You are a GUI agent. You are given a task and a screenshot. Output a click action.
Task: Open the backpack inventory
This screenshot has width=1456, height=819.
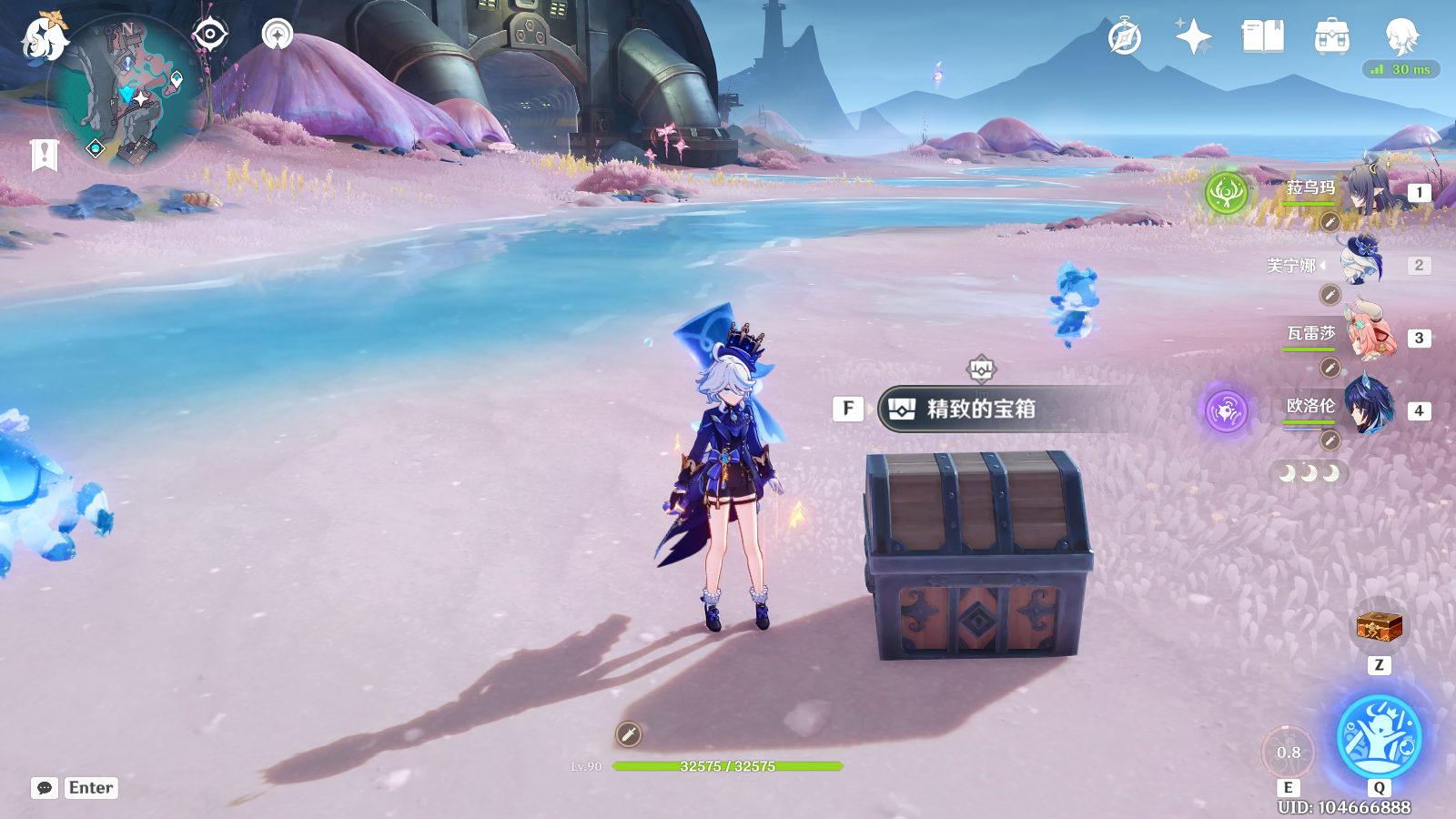click(1331, 37)
